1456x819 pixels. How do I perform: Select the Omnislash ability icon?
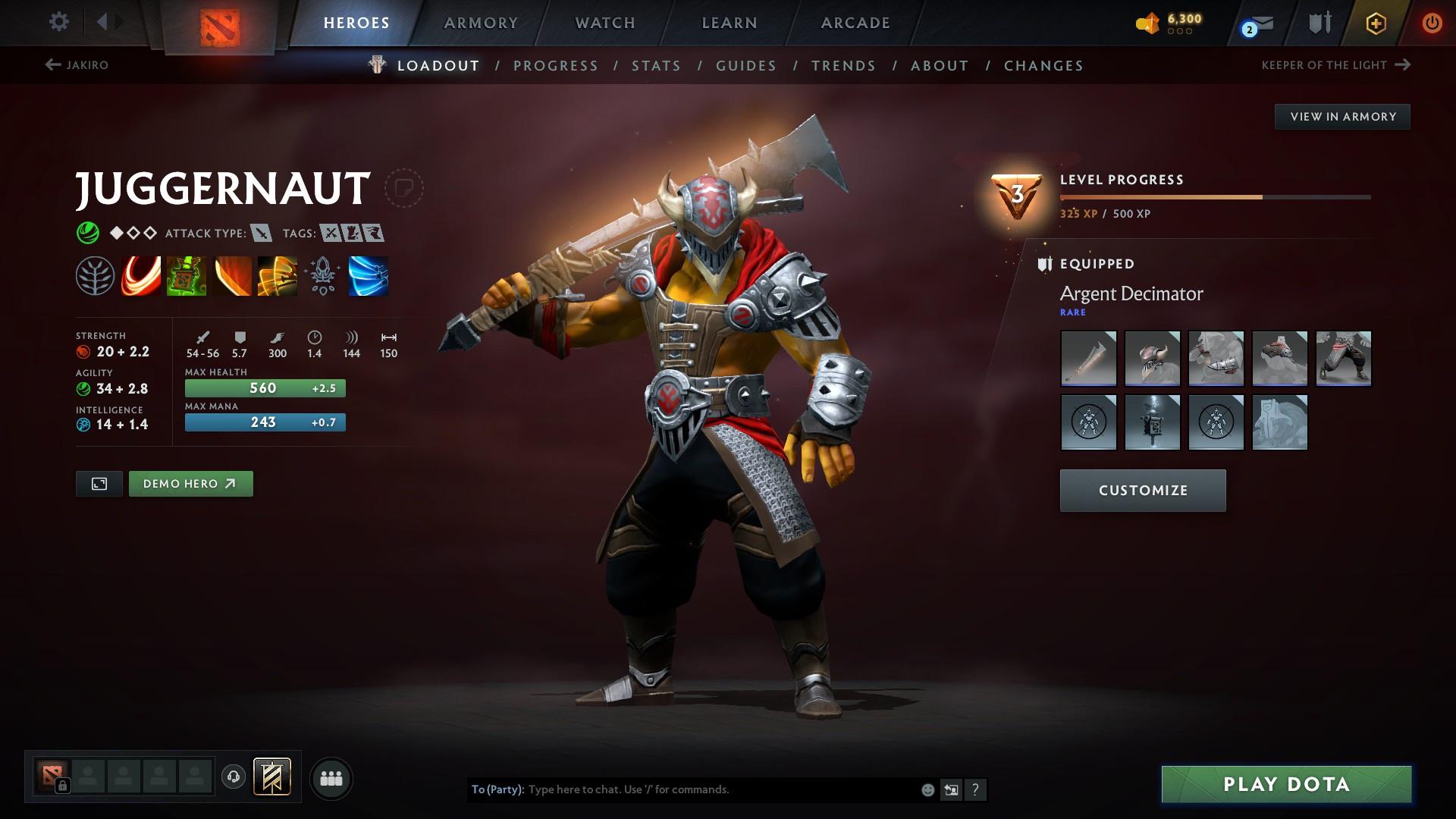[367, 276]
